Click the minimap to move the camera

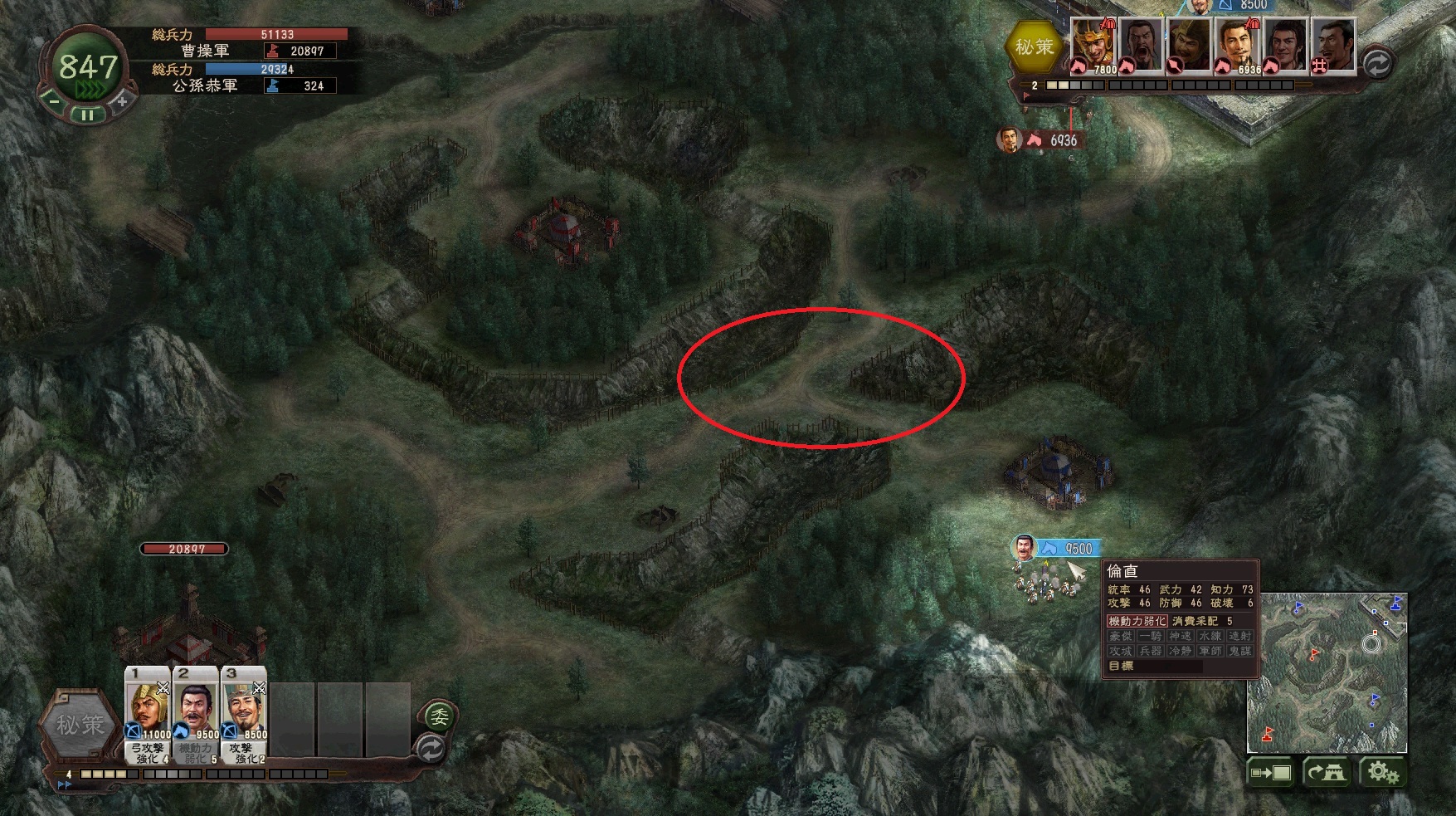coord(1326,672)
